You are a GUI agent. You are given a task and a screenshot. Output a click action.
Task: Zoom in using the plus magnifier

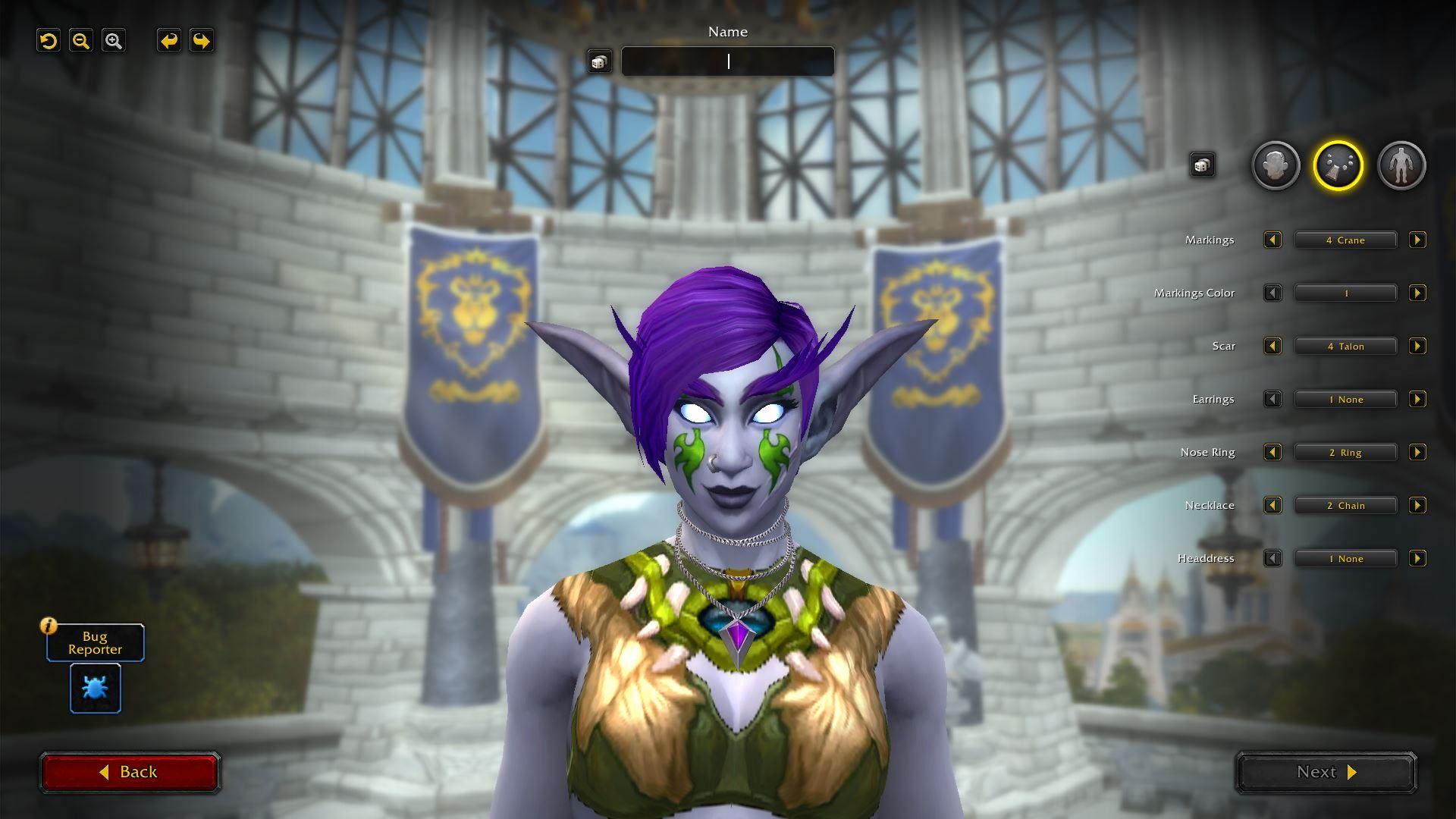[114, 41]
